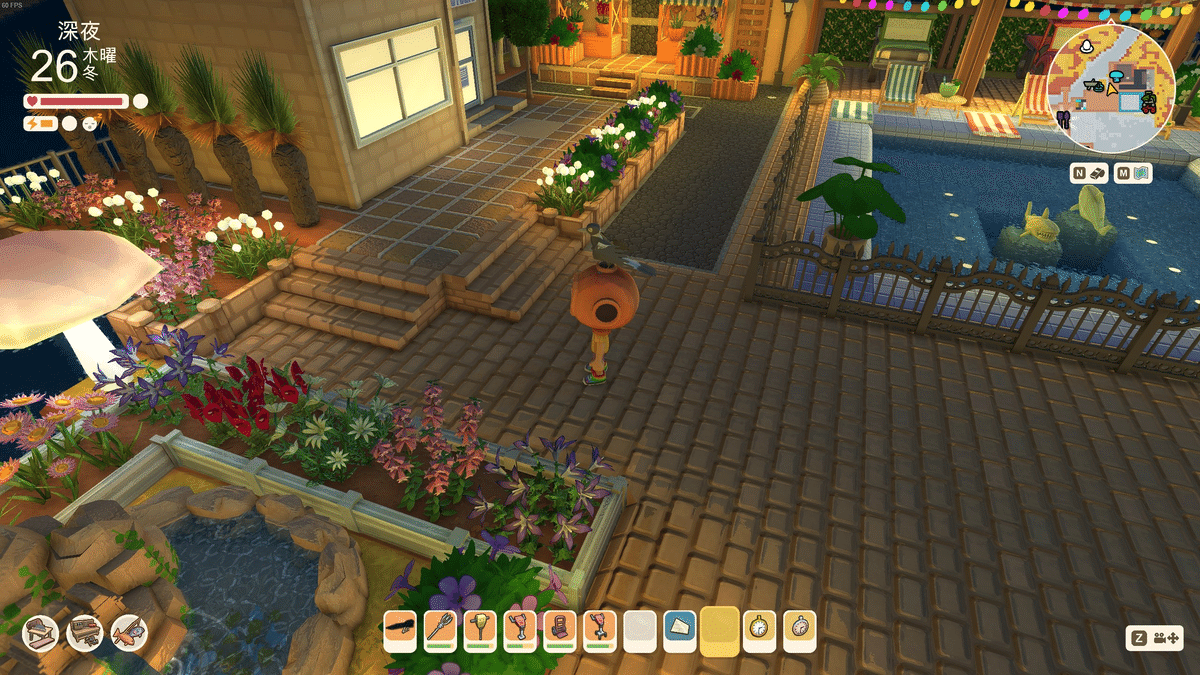This screenshot has height=675, width=1200.
Task: Click the workbench icon
Action: point(85,632)
